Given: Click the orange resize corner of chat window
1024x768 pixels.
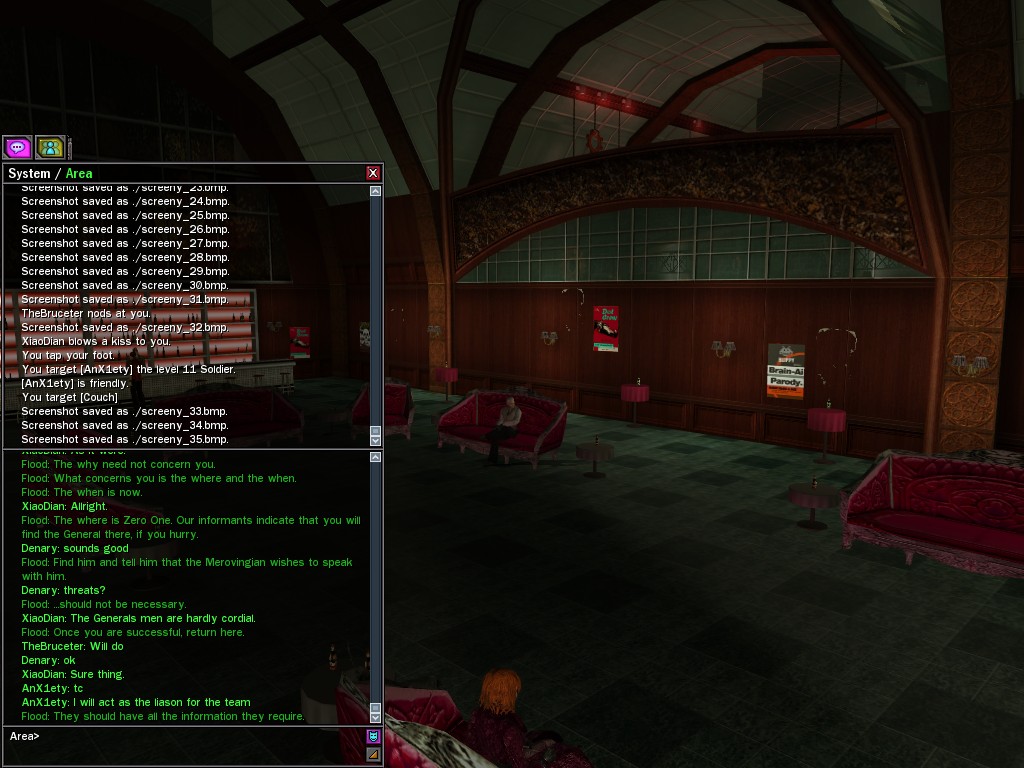Looking at the screenshot, I should pyautogui.click(x=373, y=754).
